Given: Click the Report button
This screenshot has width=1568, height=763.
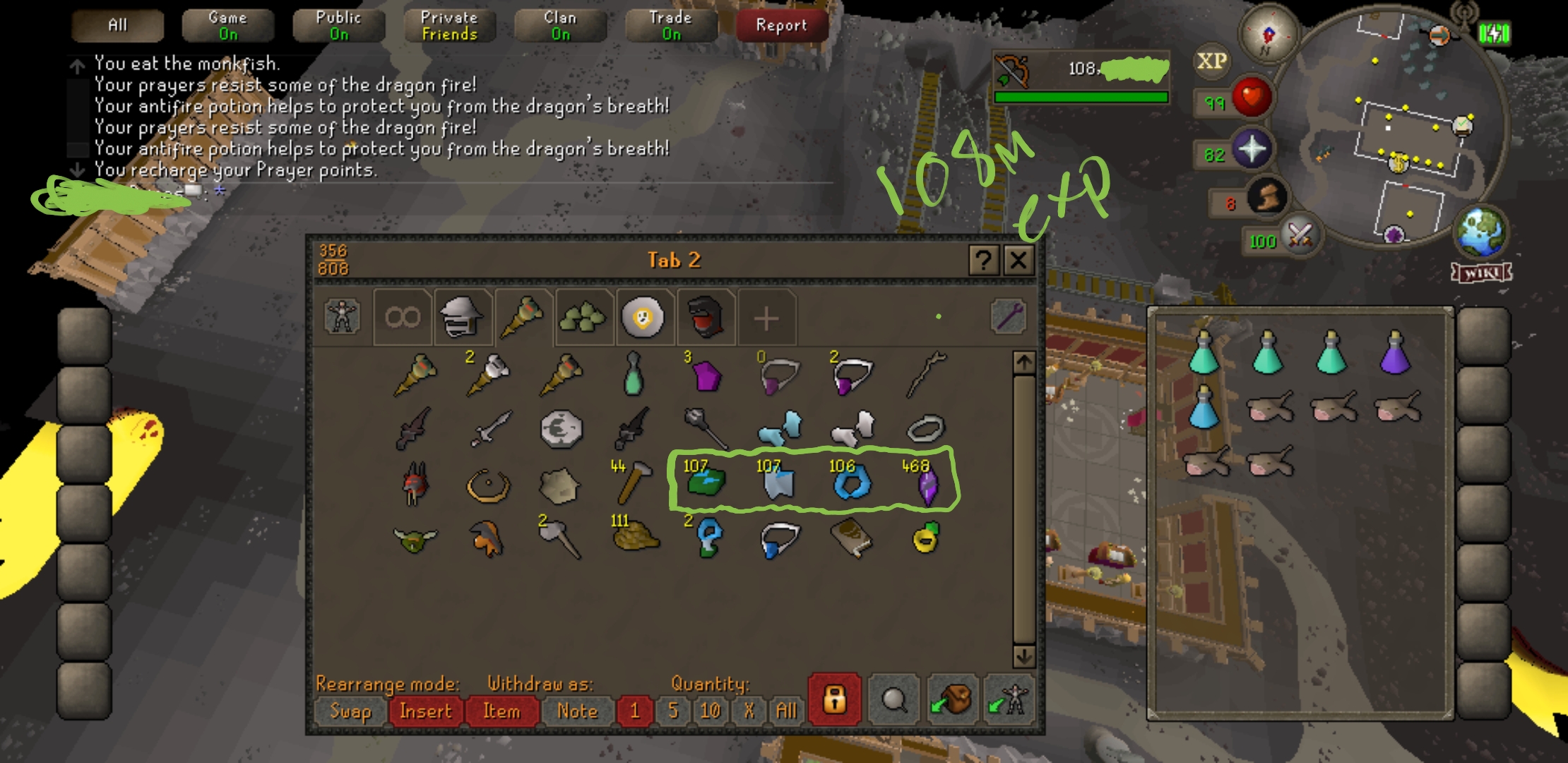Looking at the screenshot, I should pyautogui.click(x=780, y=25).
